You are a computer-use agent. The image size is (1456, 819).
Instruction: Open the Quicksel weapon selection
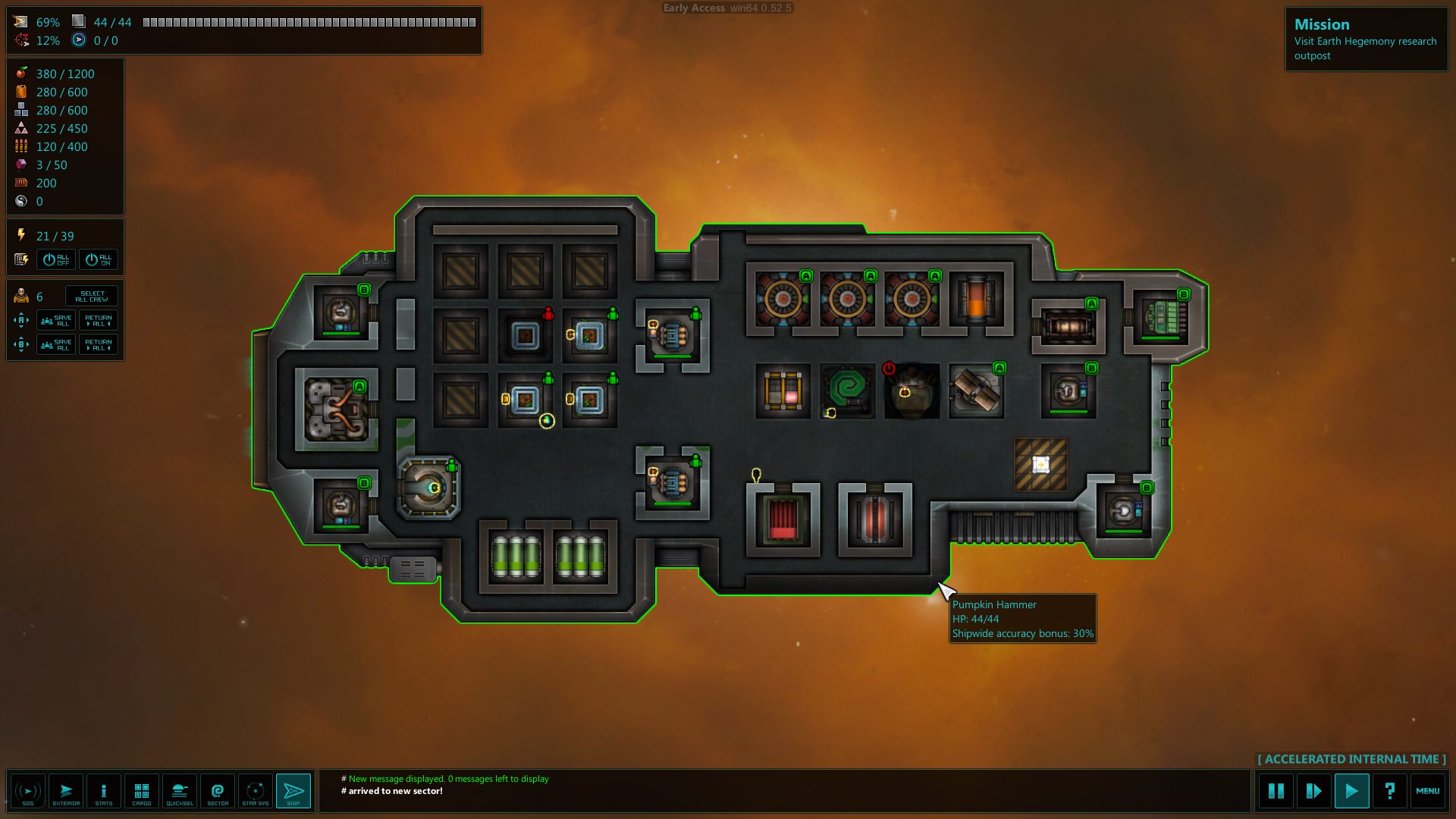point(180,792)
